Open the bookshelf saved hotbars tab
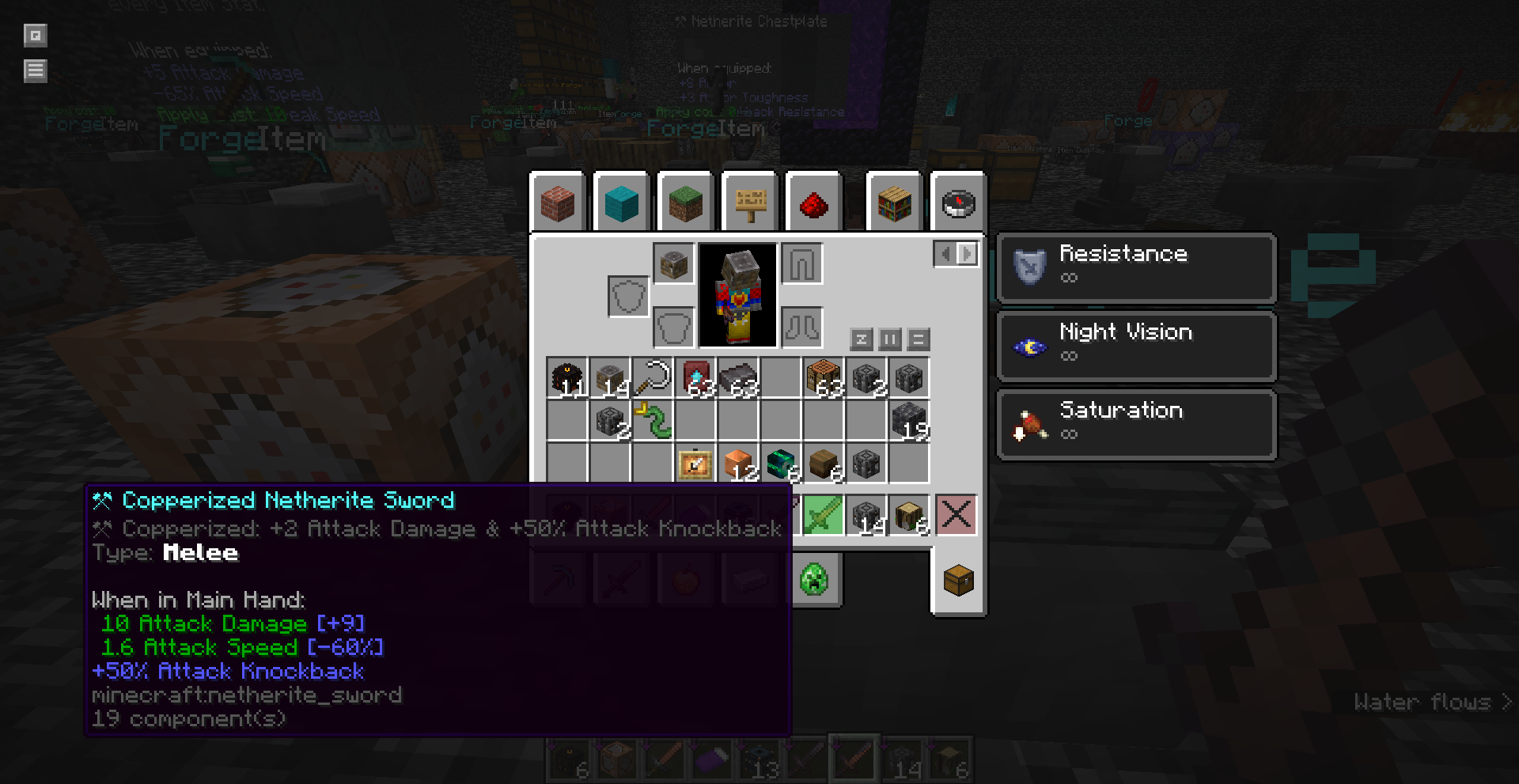The width and height of the screenshot is (1519, 784). [x=895, y=203]
